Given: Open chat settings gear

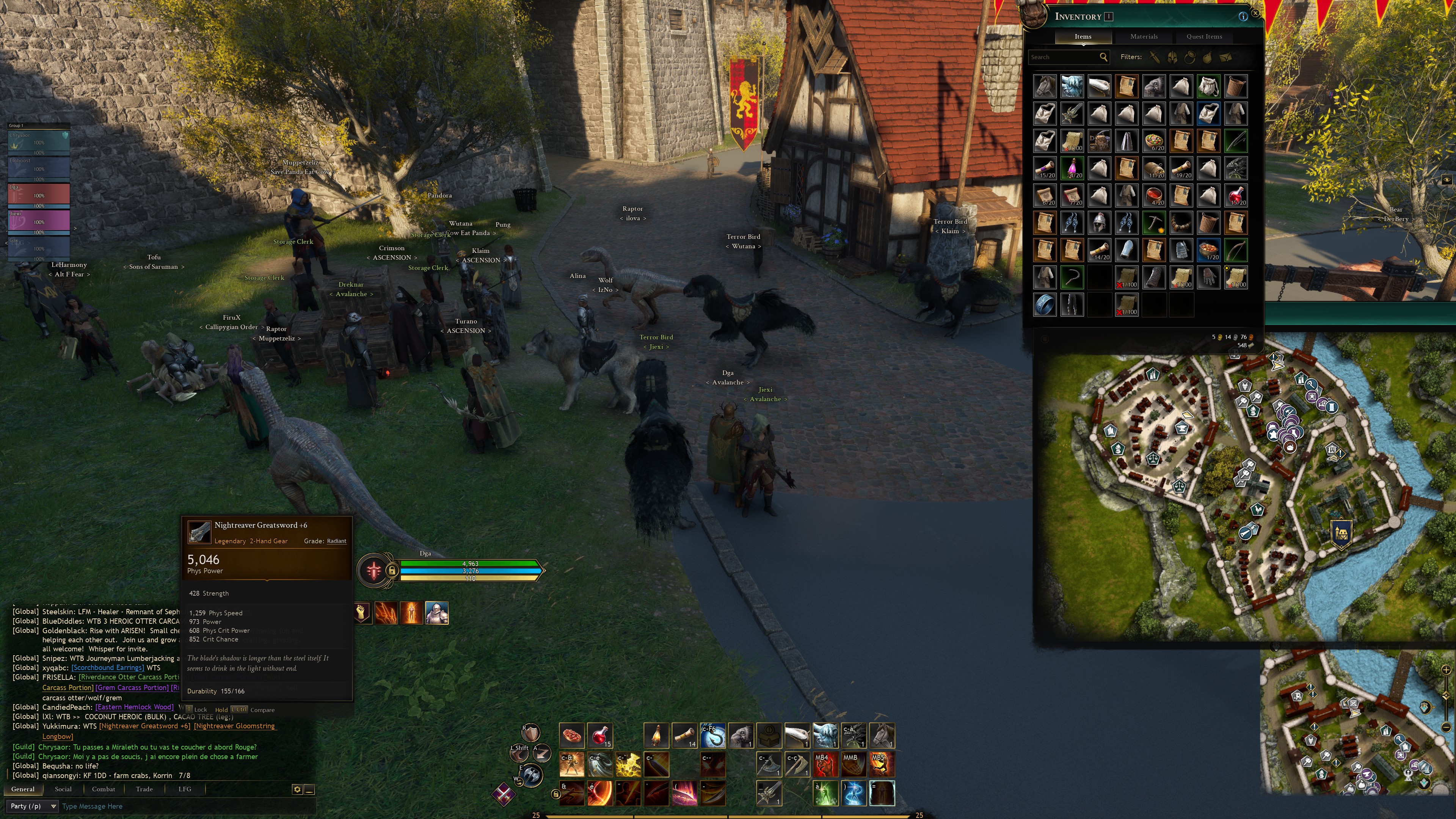Looking at the screenshot, I should click(x=297, y=789).
